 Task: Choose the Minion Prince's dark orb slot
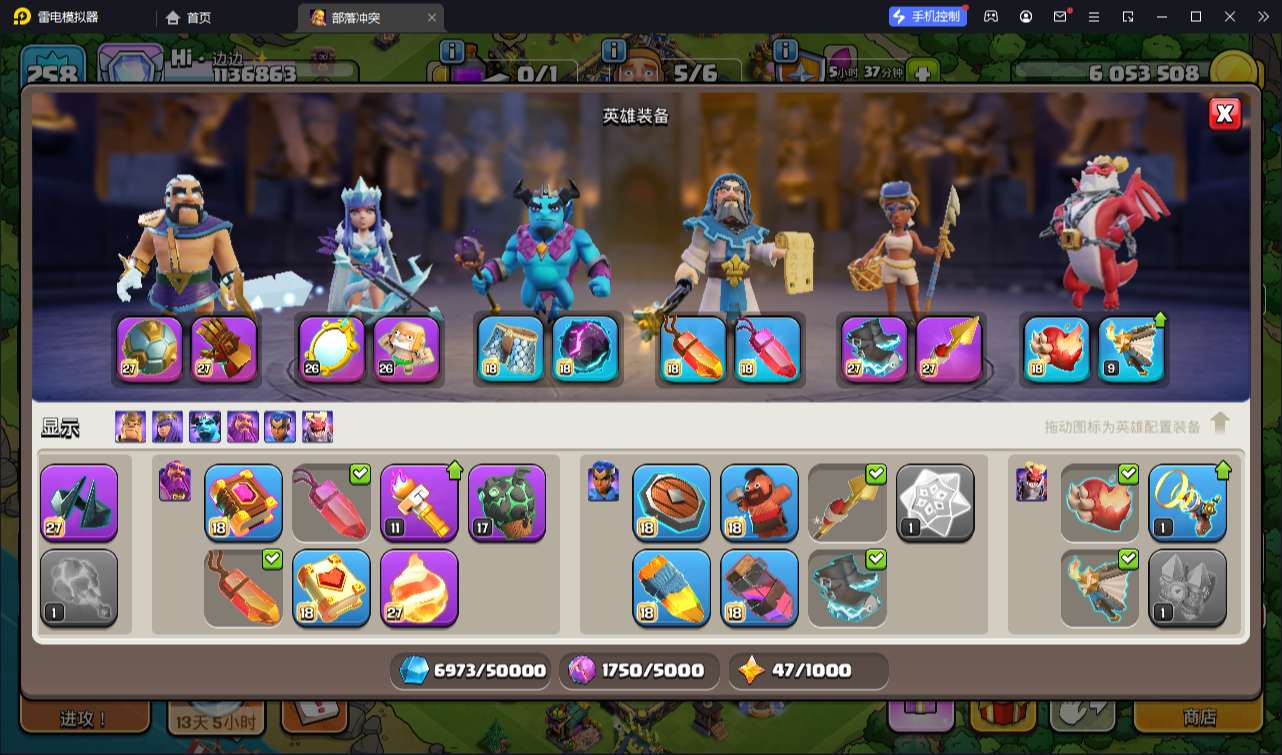coord(585,349)
